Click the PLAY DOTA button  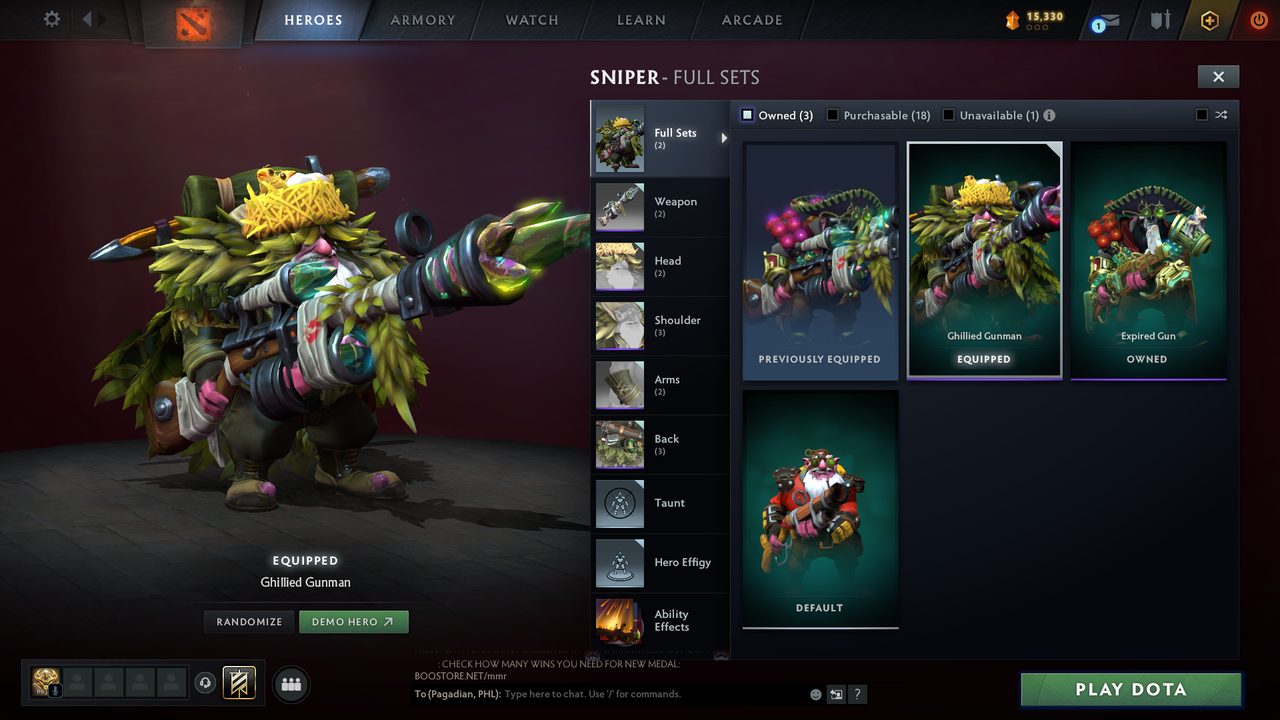coord(1130,689)
